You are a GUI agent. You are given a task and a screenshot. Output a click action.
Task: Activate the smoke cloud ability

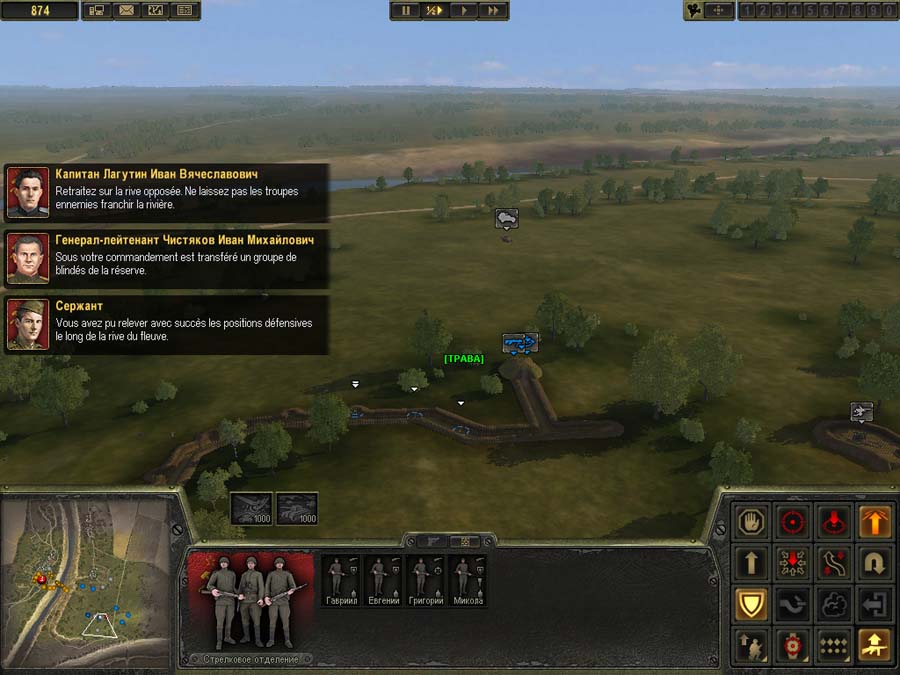(x=835, y=603)
